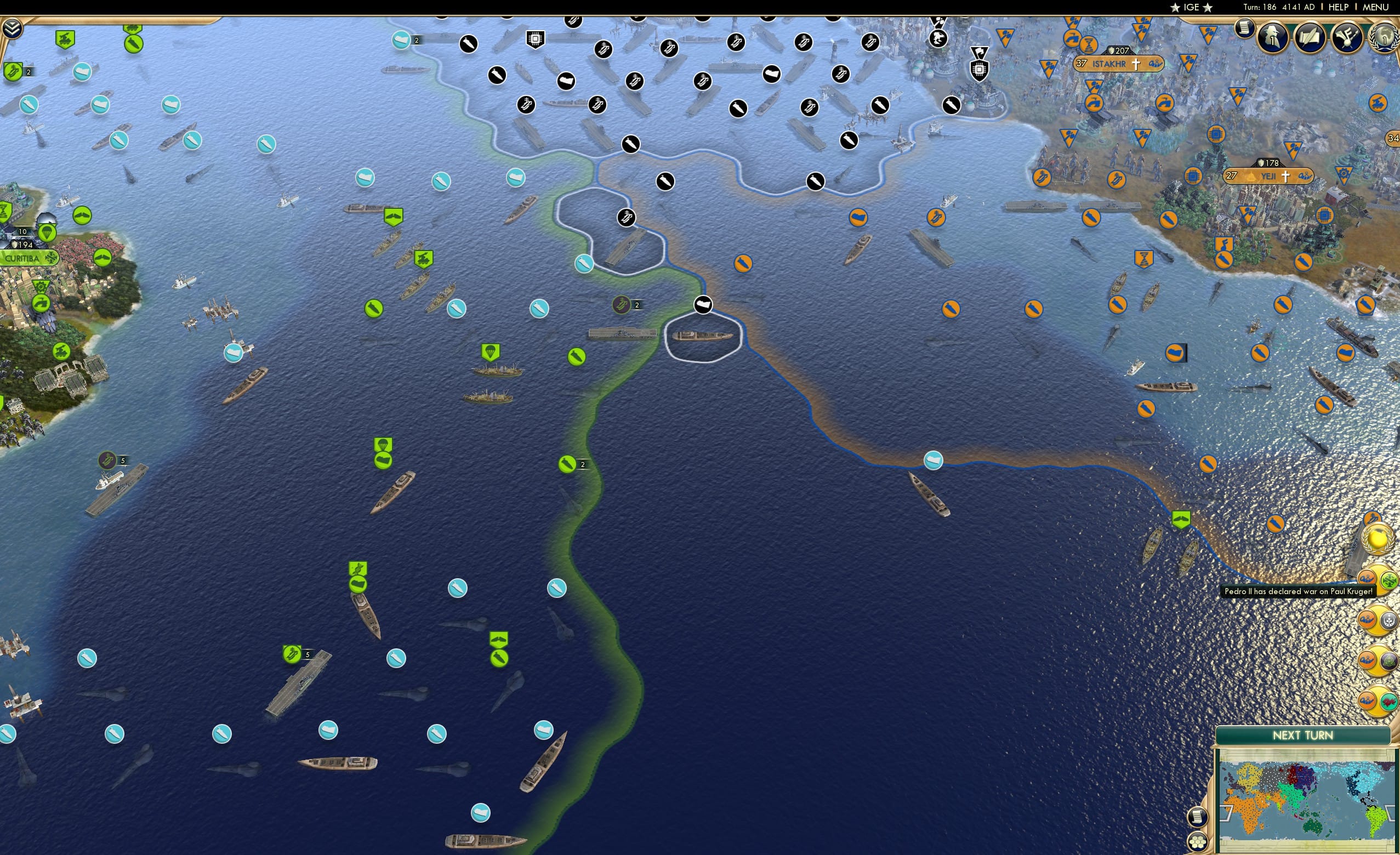Image resolution: width=1400 pixels, height=855 pixels.
Task: Open HELP from the top bar
Action: (x=1339, y=7)
